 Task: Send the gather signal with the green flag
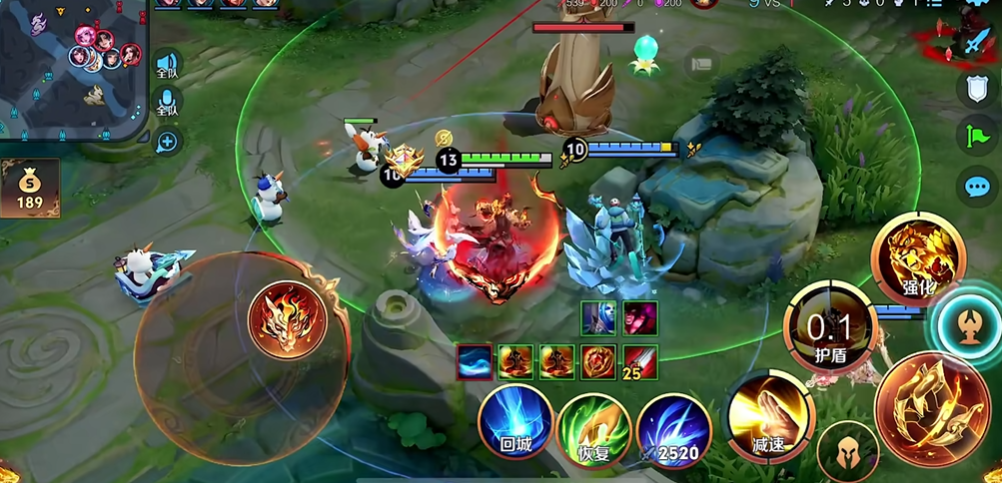click(x=976, y=137)
